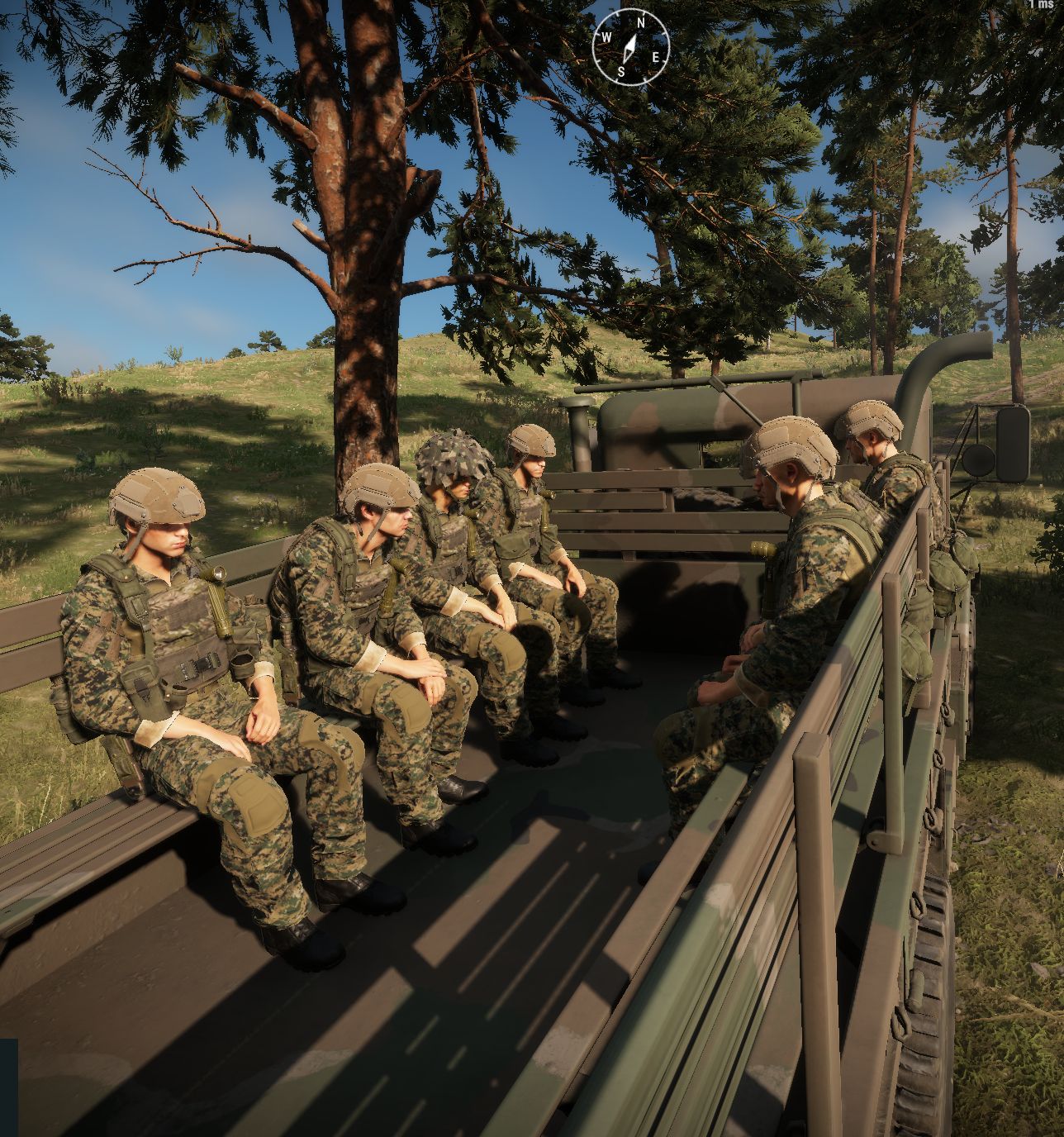Click the E letter on the compass

tap(656, 57)
